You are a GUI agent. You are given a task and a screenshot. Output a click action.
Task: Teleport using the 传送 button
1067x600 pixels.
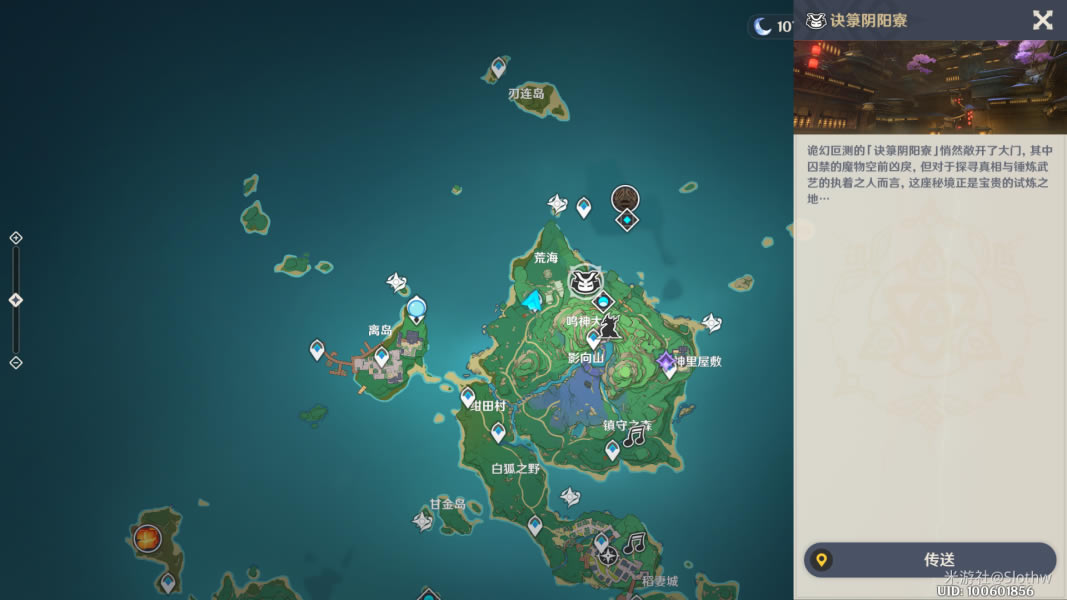coord(930,560)
